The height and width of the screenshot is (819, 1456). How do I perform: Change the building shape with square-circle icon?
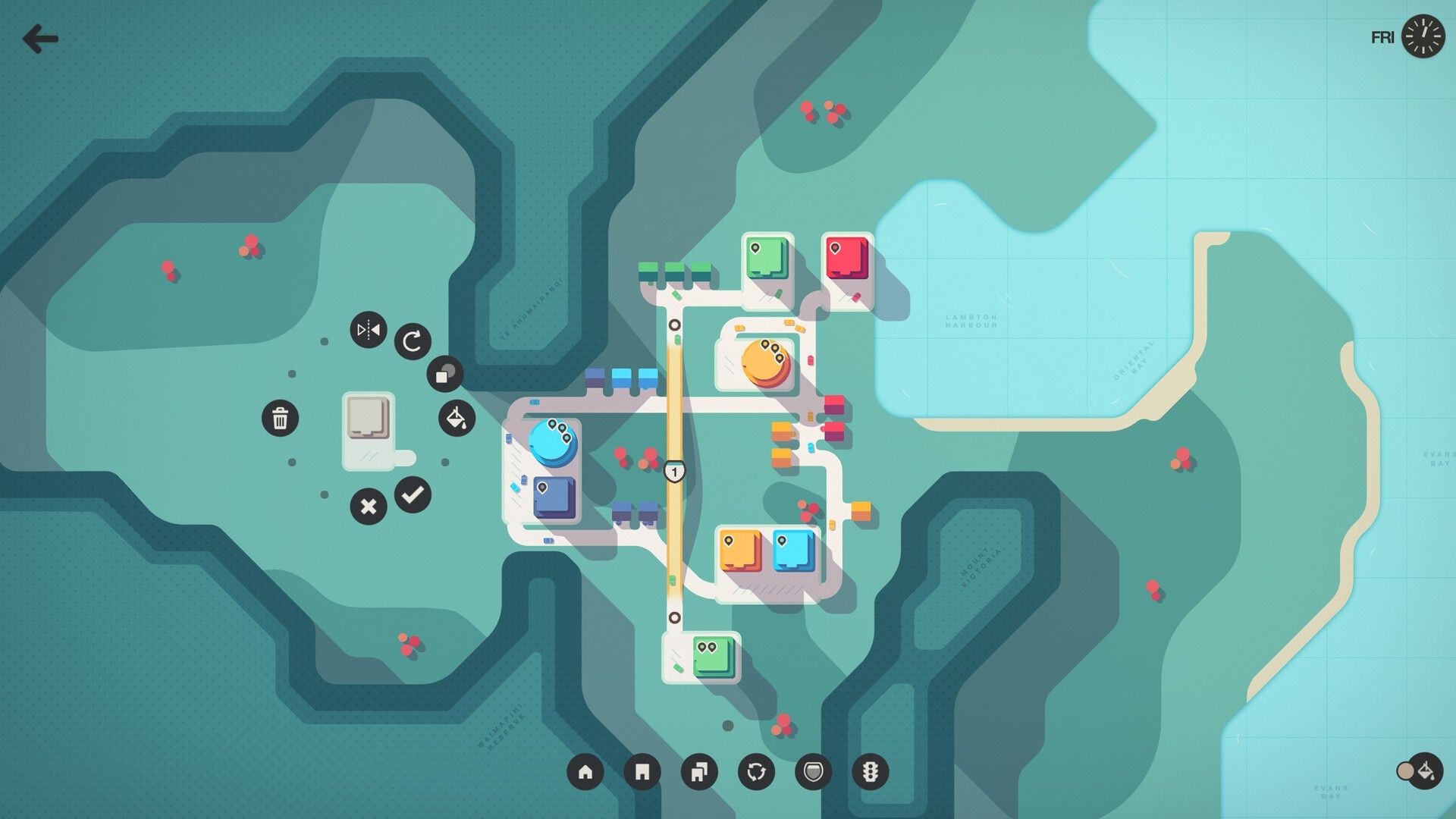[445, 374]
